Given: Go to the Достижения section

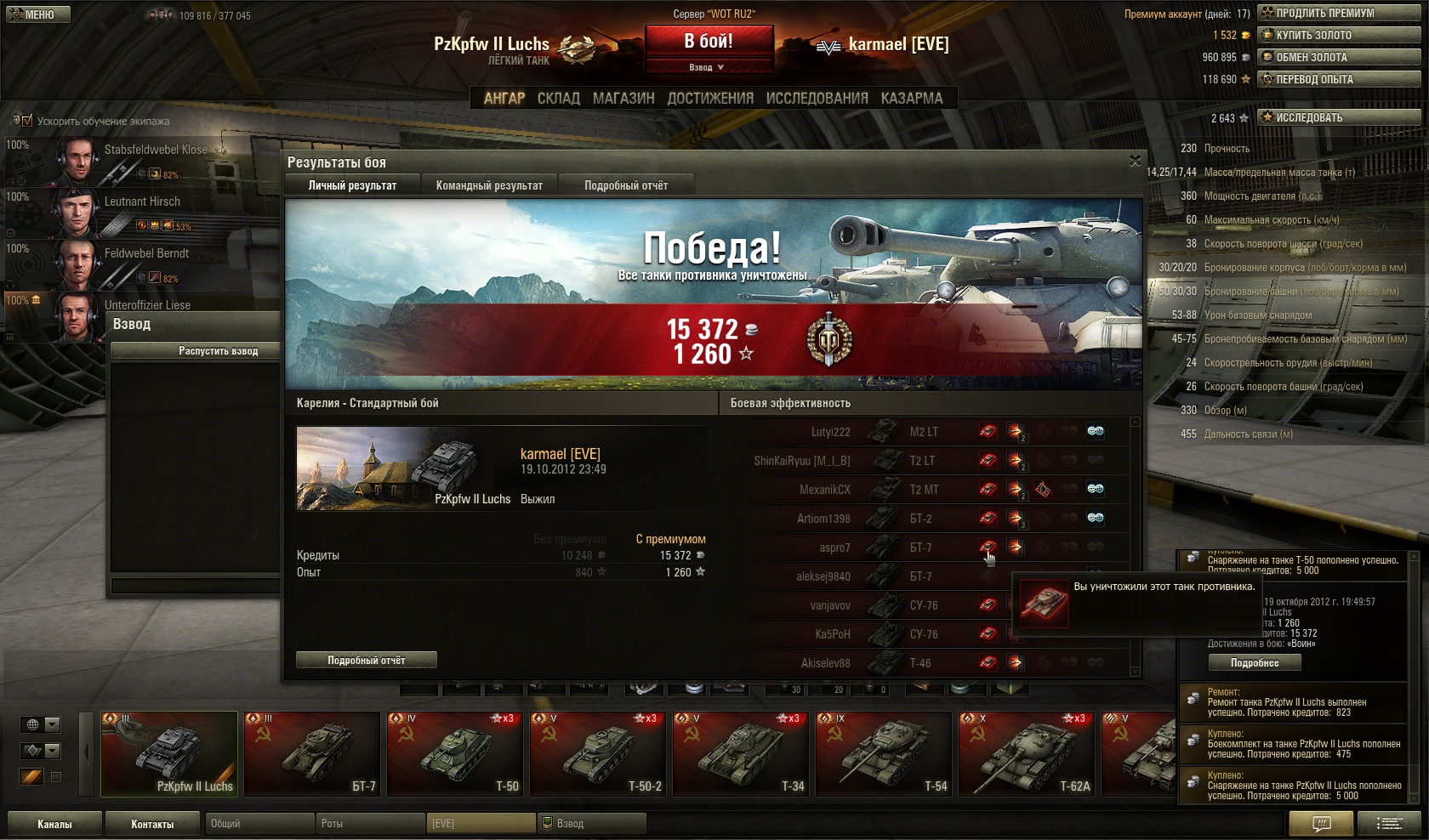Looking at the screenshot, I should tap(710, 99).
